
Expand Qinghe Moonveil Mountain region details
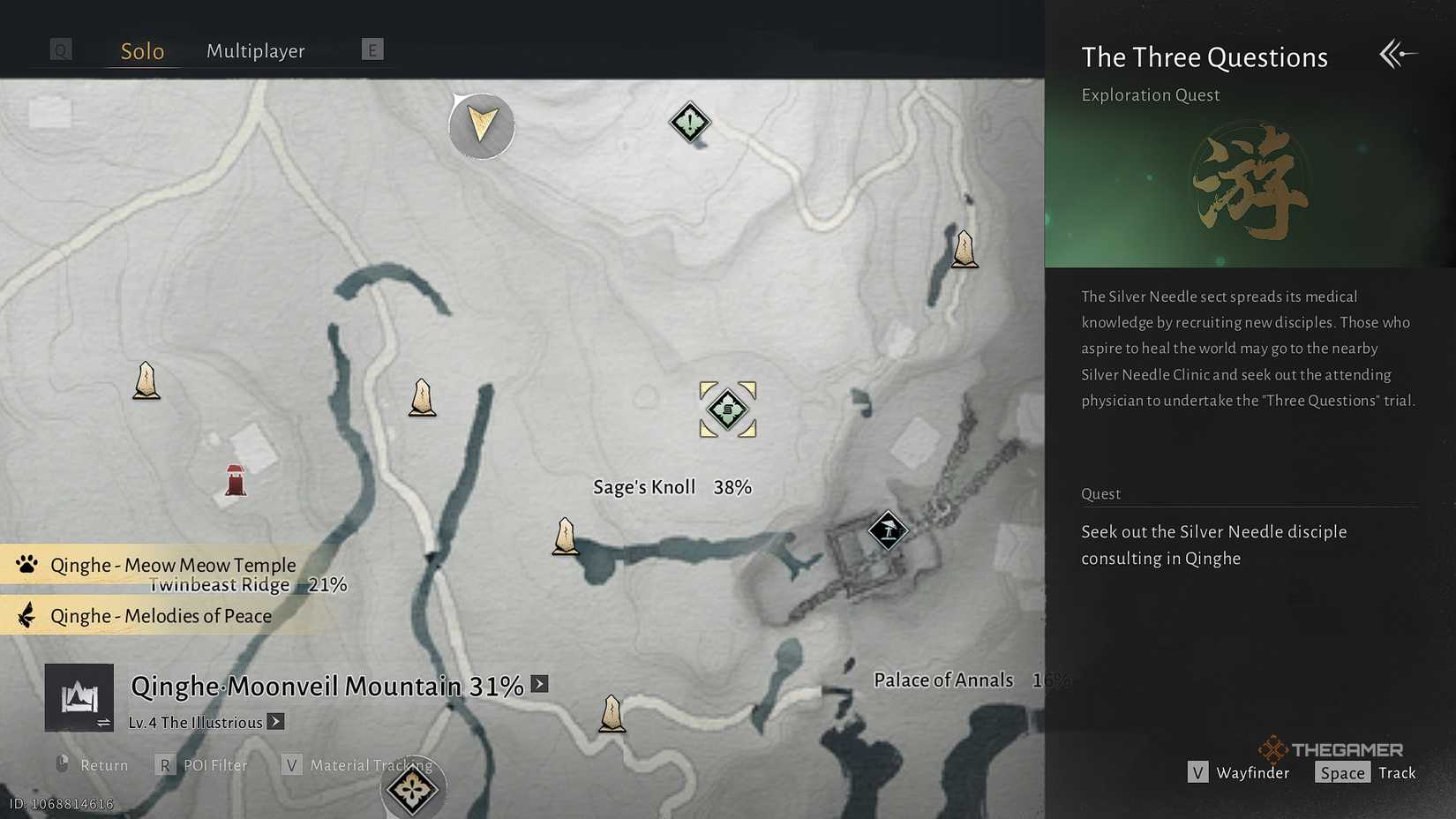(538, 684)
